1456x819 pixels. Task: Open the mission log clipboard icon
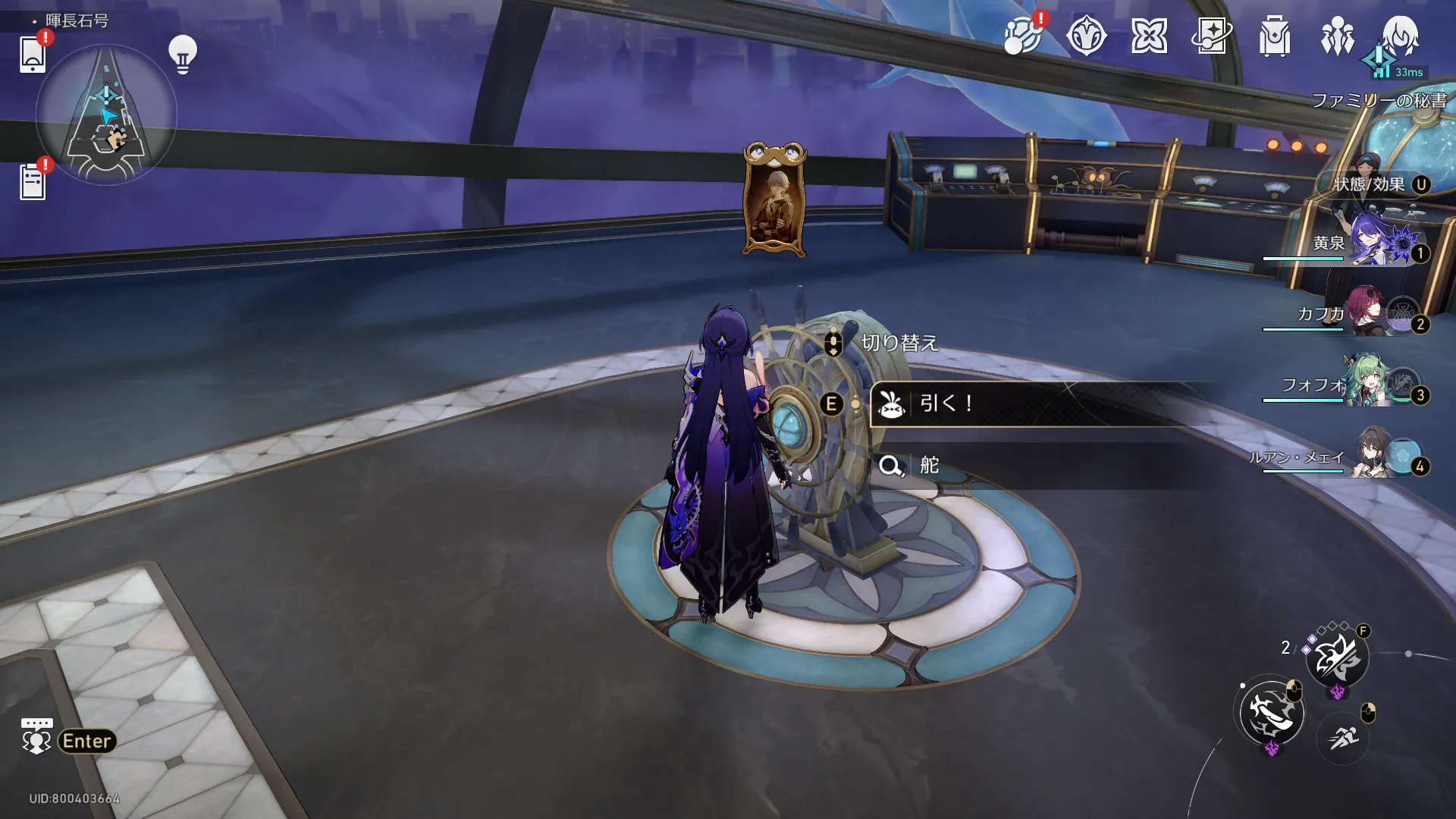click(33, 183)
